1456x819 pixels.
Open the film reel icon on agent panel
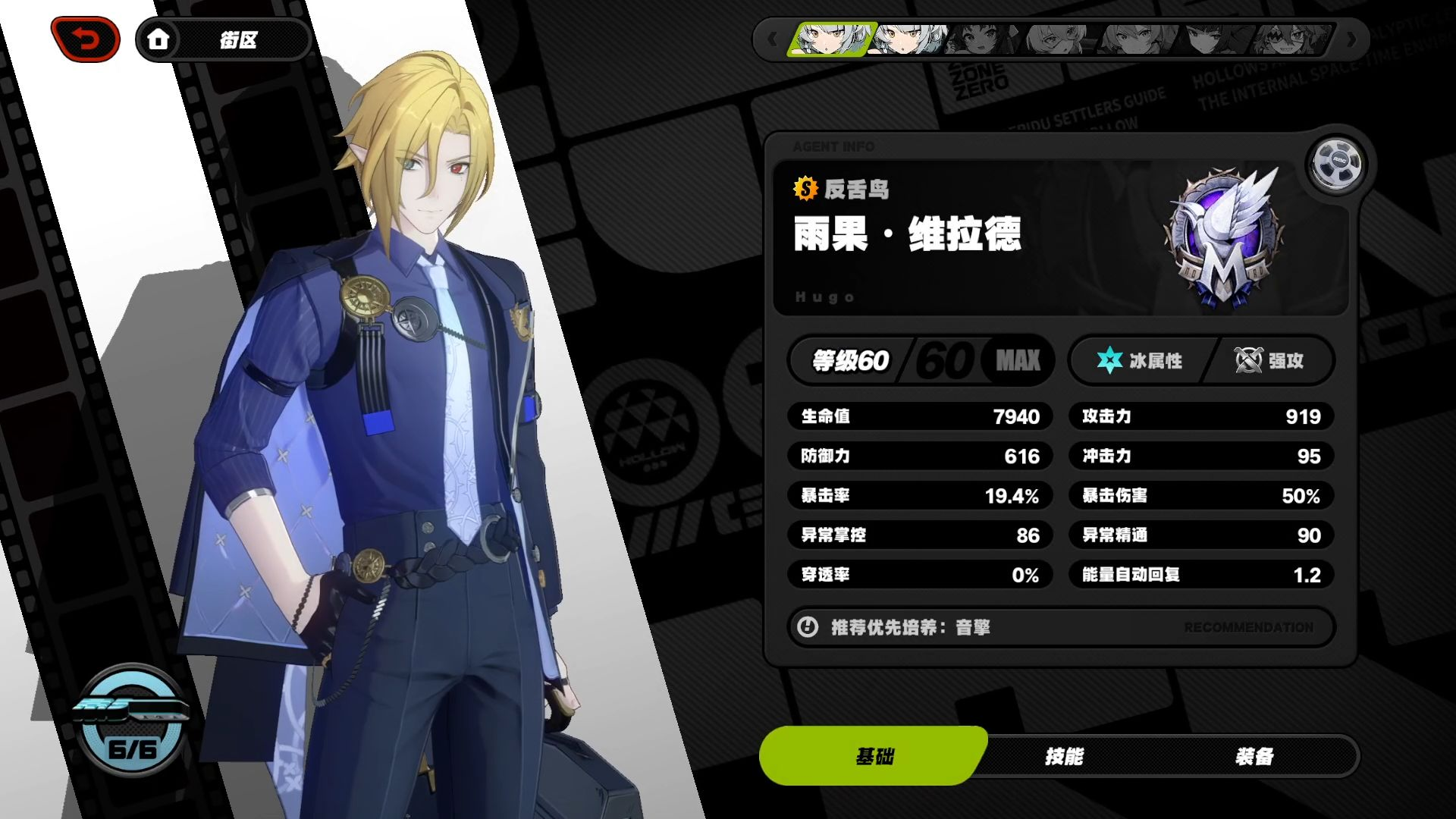pyautogui.click(x=1335, y=164)
